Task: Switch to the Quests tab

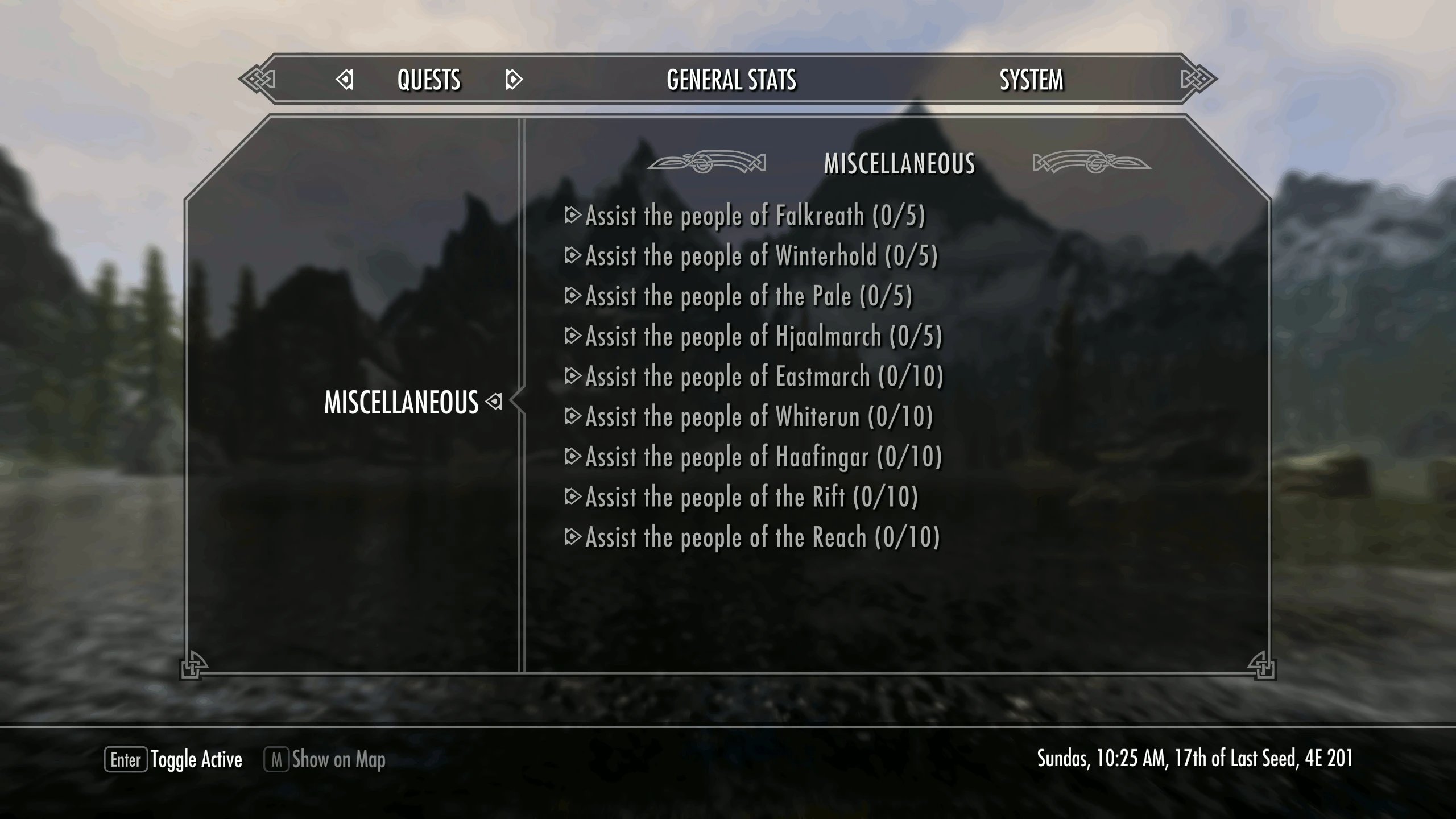Action: pos(429,80)
